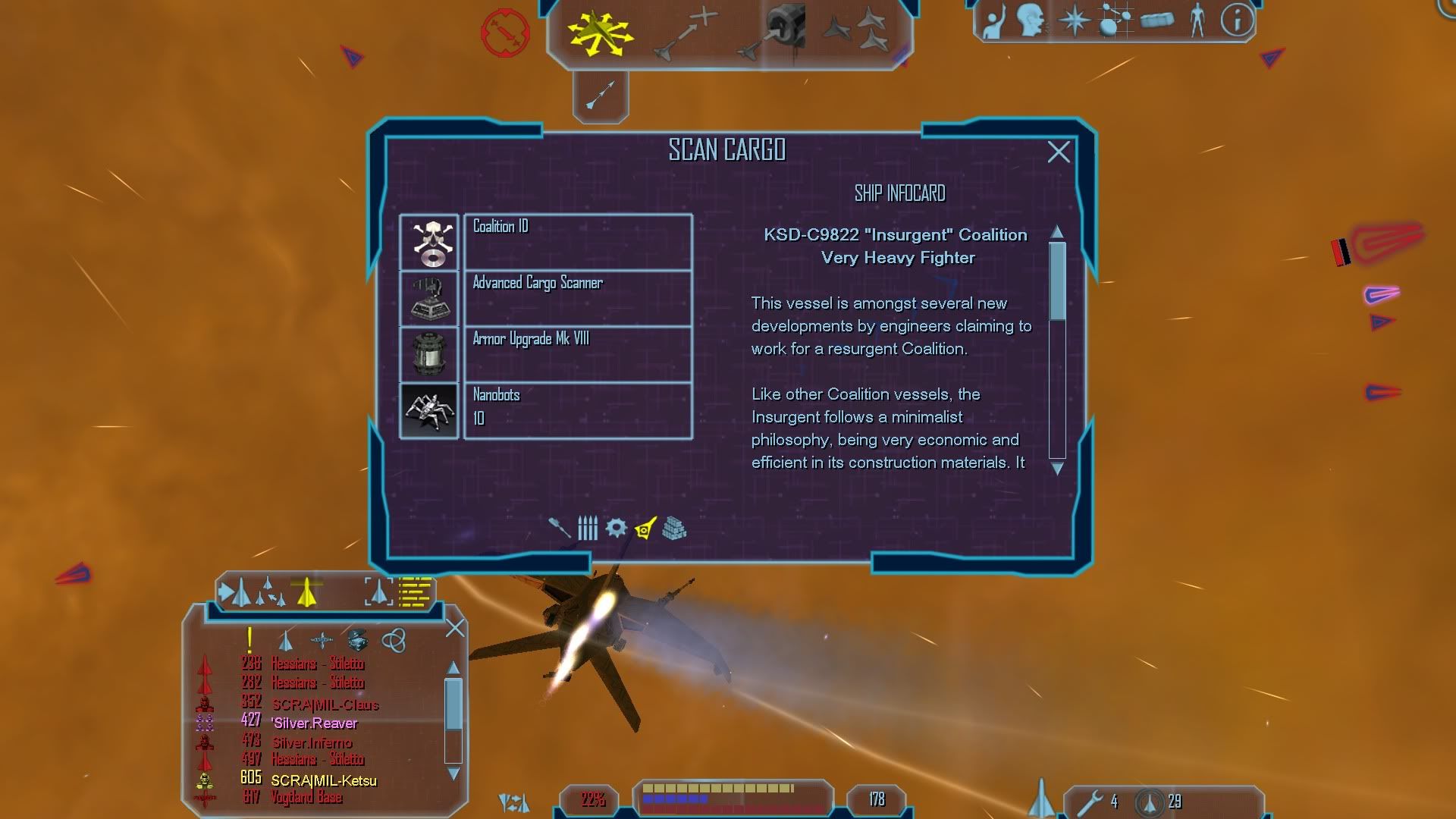Click the ship infocard scroll-up arrow
Viewport: 1456px width, 819px height.
tap(1057, 231)
